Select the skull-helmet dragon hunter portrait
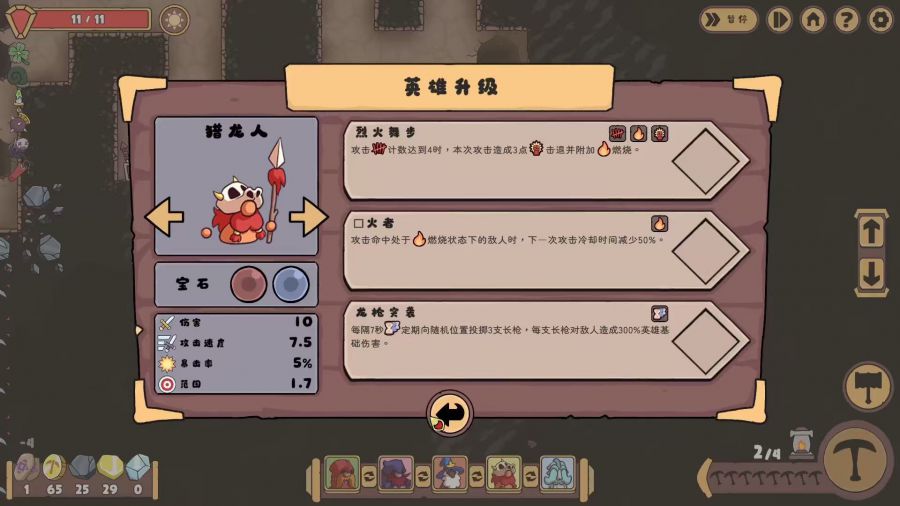 point(504,473)
